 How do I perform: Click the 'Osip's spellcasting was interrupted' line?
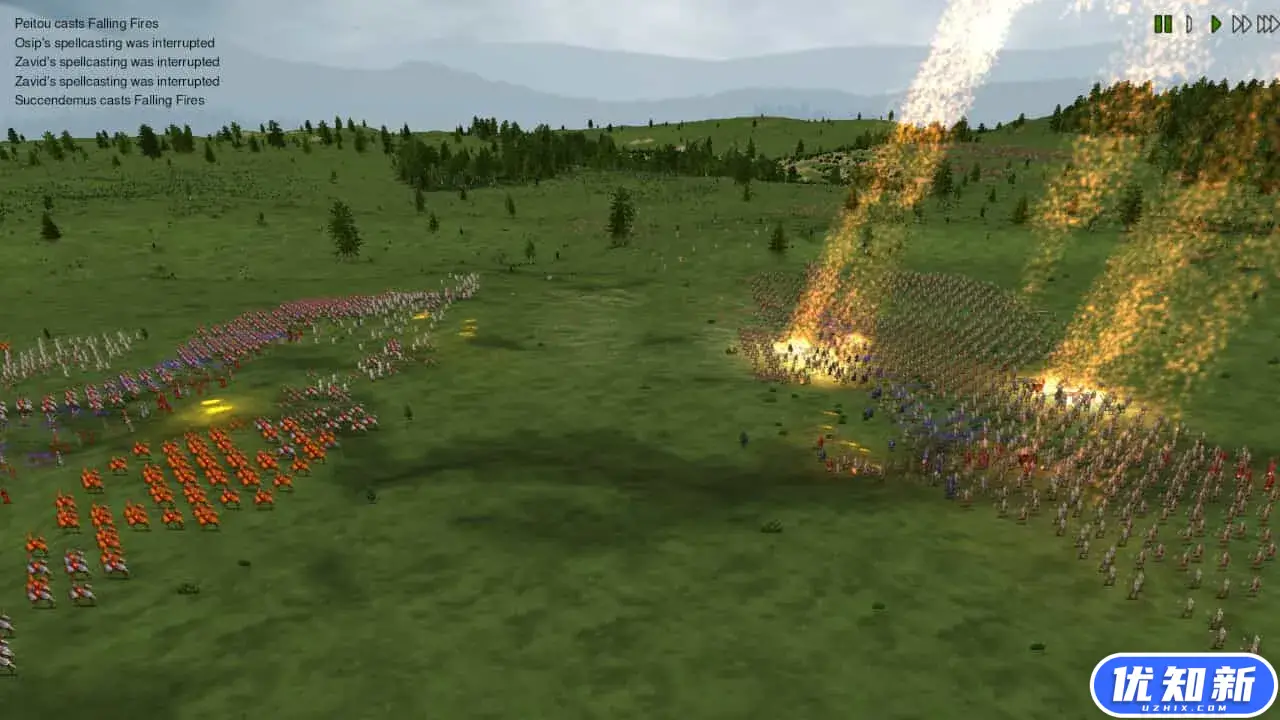click(x=114, y=42)
